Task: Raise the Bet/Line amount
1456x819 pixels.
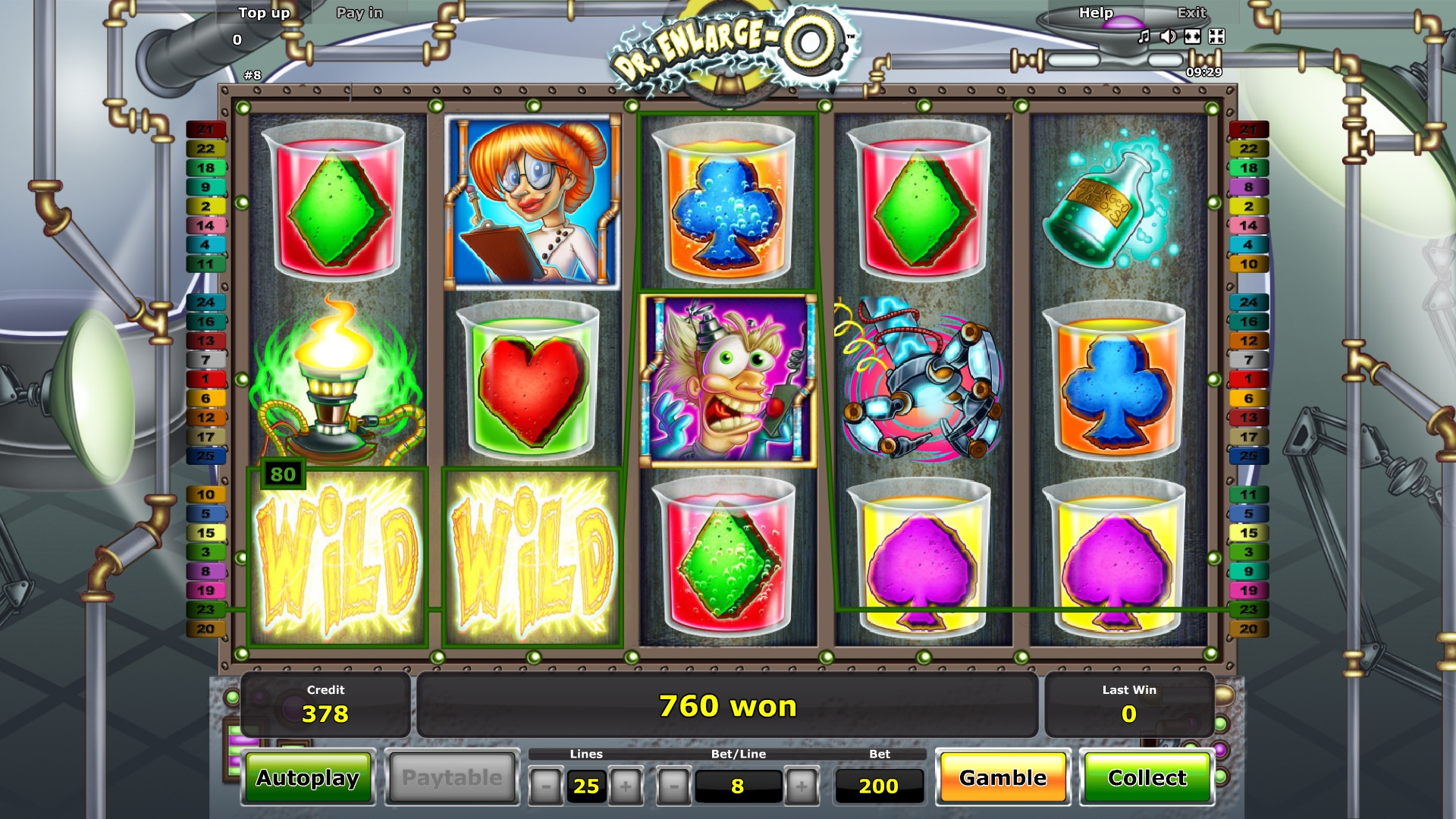Action: (x=802, y=786)
